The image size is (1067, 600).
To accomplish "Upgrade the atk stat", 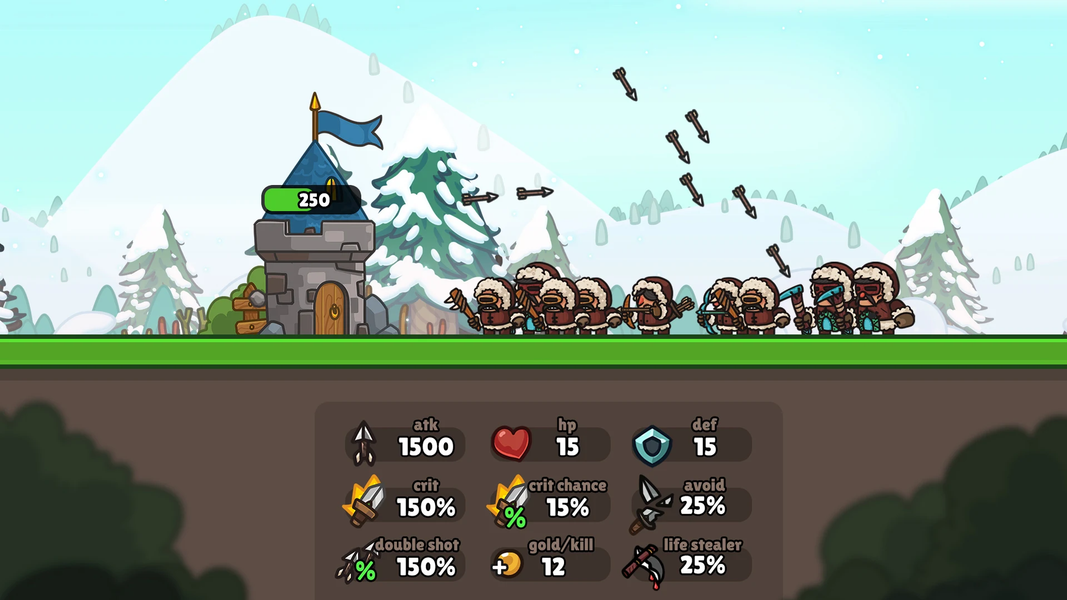I will 405,444.
